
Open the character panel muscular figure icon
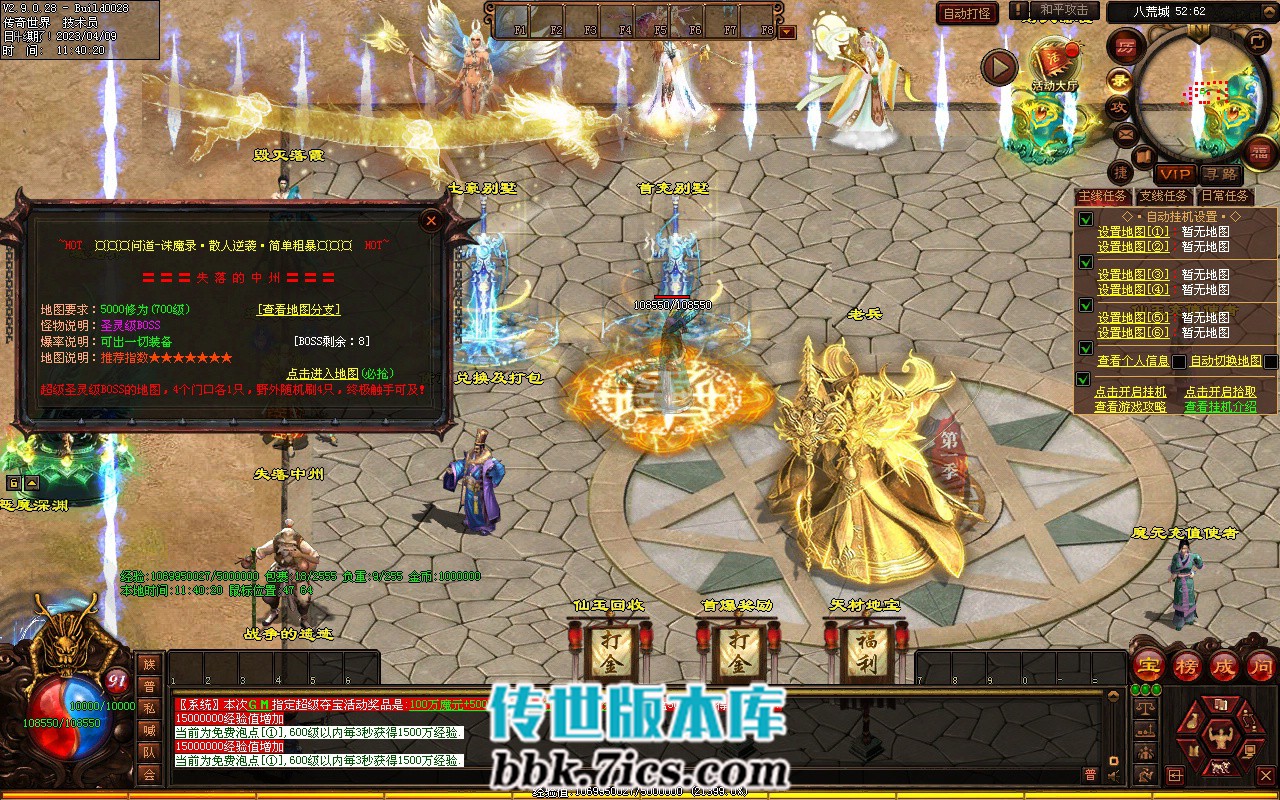(x=1219, y=739)
